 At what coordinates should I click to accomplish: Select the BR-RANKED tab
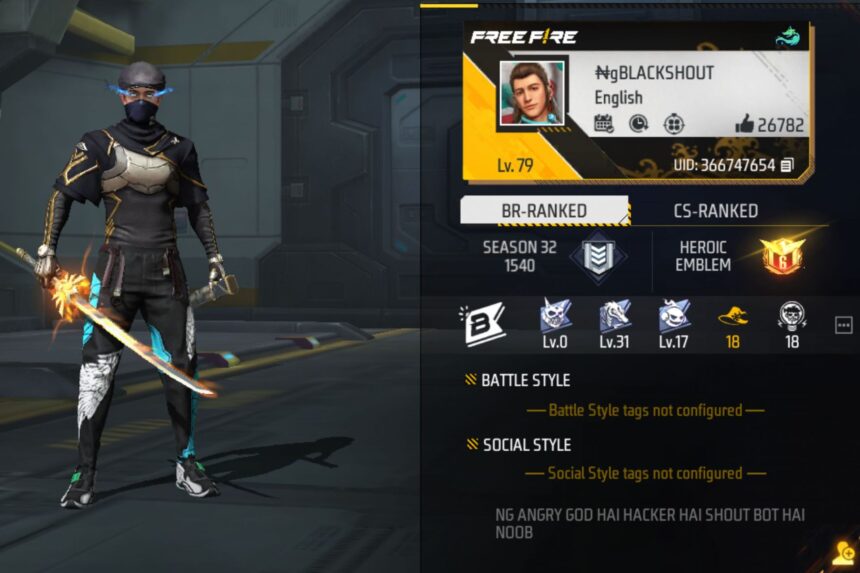(544, 211)
